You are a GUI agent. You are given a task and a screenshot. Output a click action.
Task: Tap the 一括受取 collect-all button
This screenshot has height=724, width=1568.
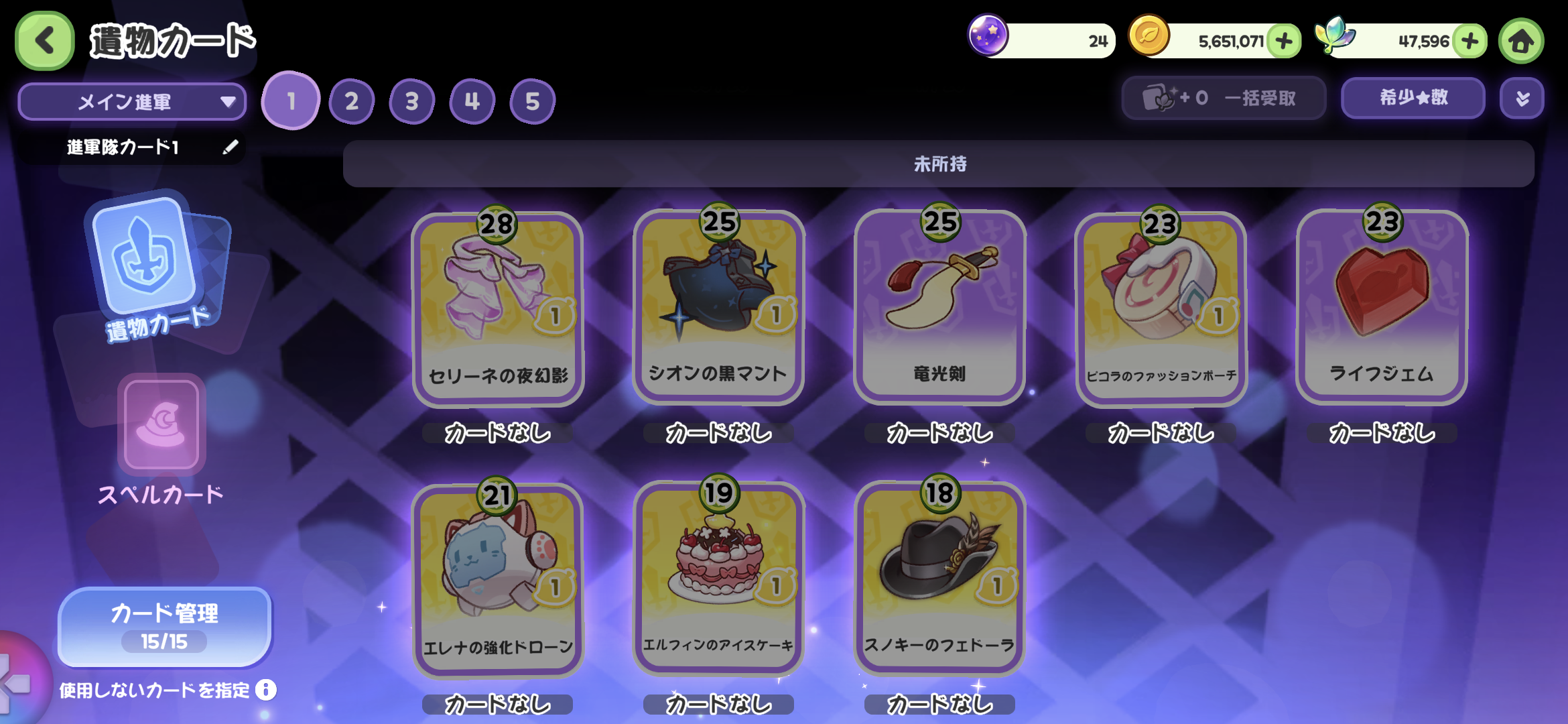(x=1224, y=99)
